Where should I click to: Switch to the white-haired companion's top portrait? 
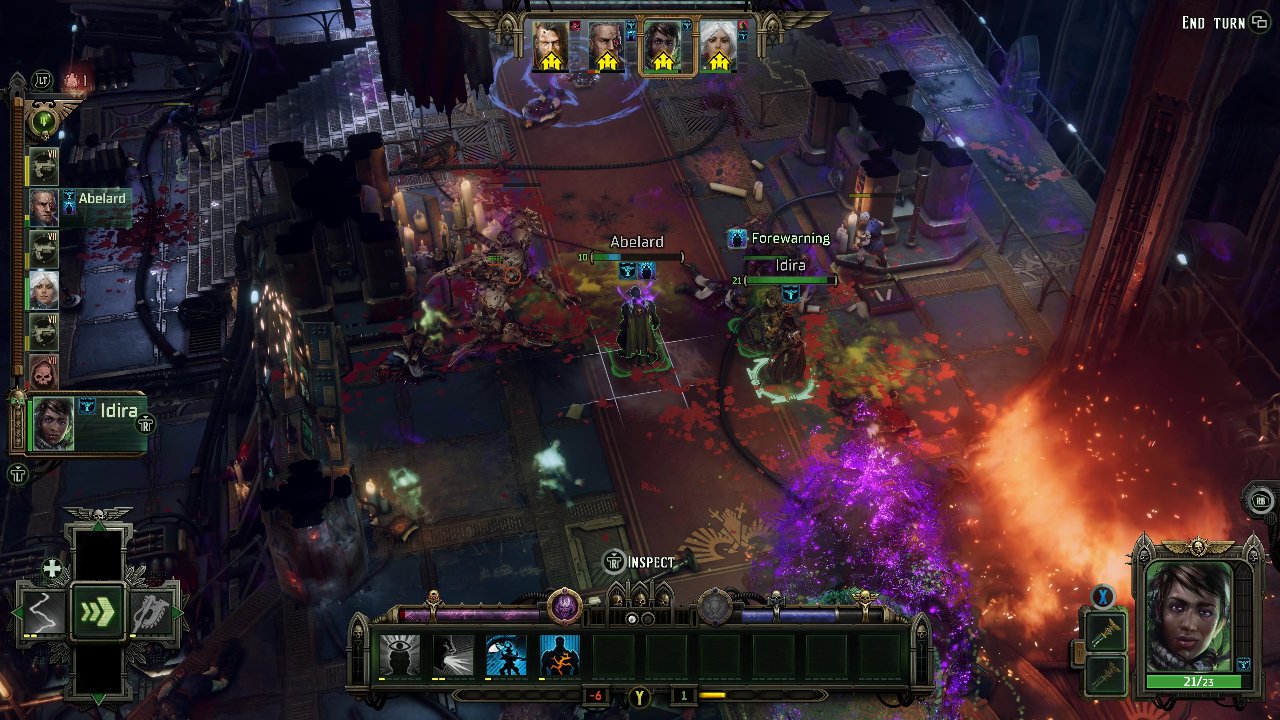tap(717, 40)
